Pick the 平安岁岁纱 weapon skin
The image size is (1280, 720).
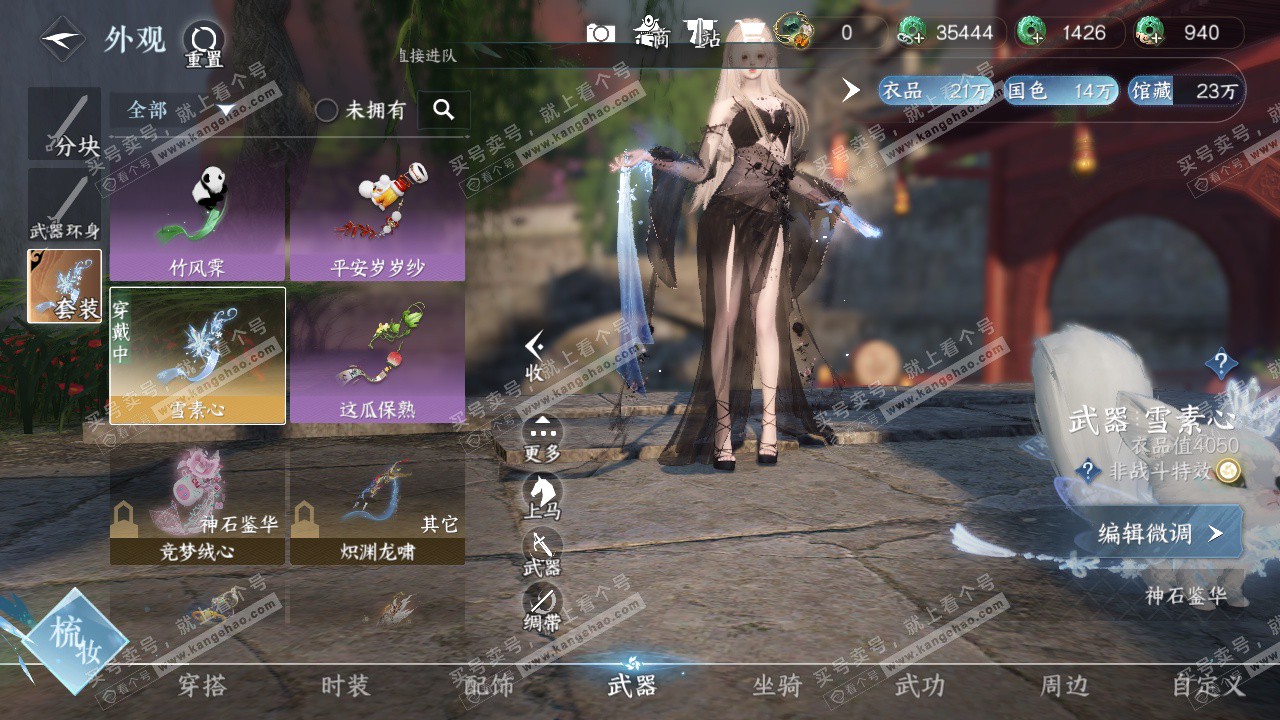[377, 222]
